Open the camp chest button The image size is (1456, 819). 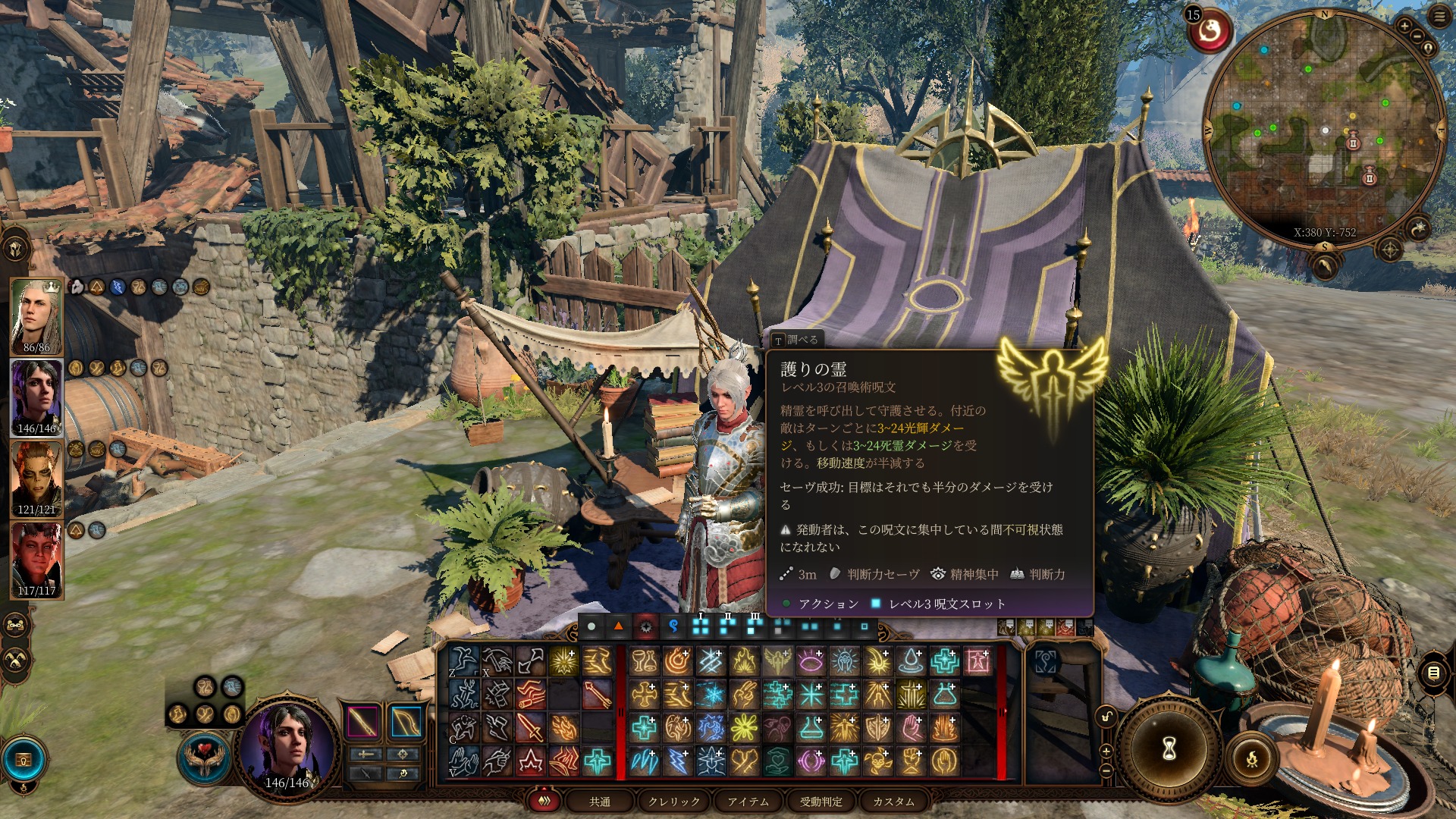point(24,760)
